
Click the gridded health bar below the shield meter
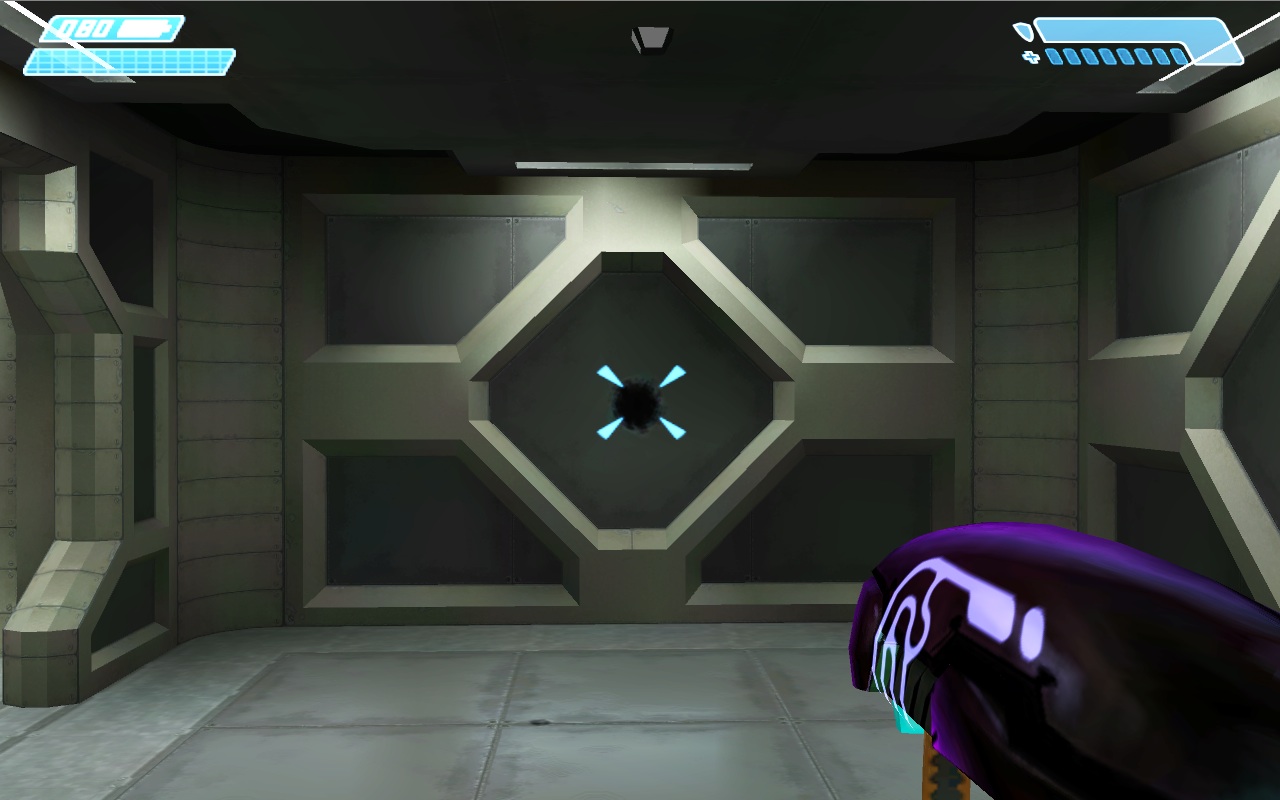click(x=130, y=62)
